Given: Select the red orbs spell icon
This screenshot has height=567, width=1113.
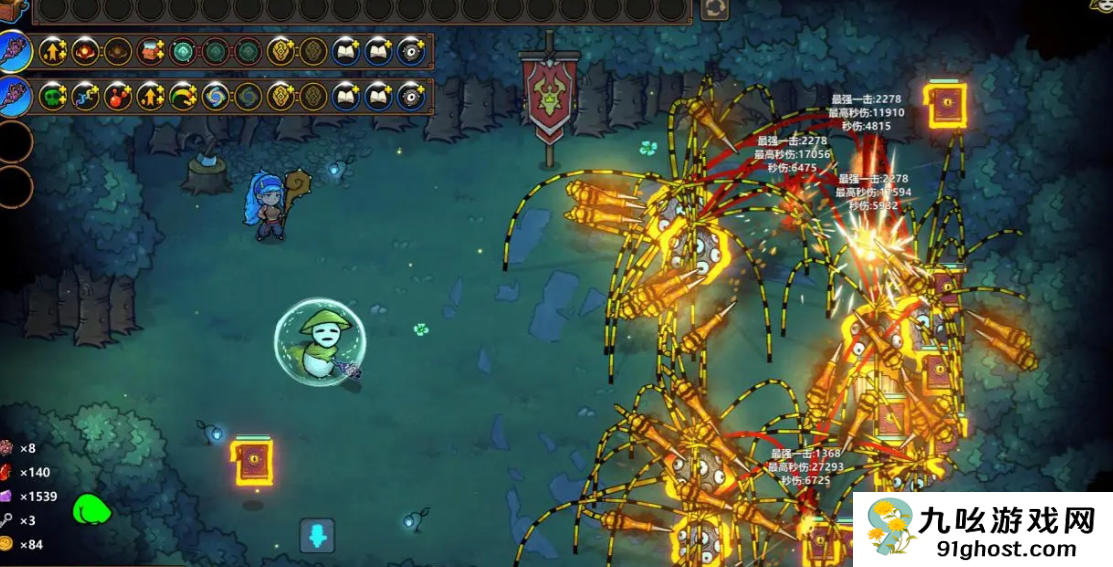Looking at the screenshot, I should [118, 96].
